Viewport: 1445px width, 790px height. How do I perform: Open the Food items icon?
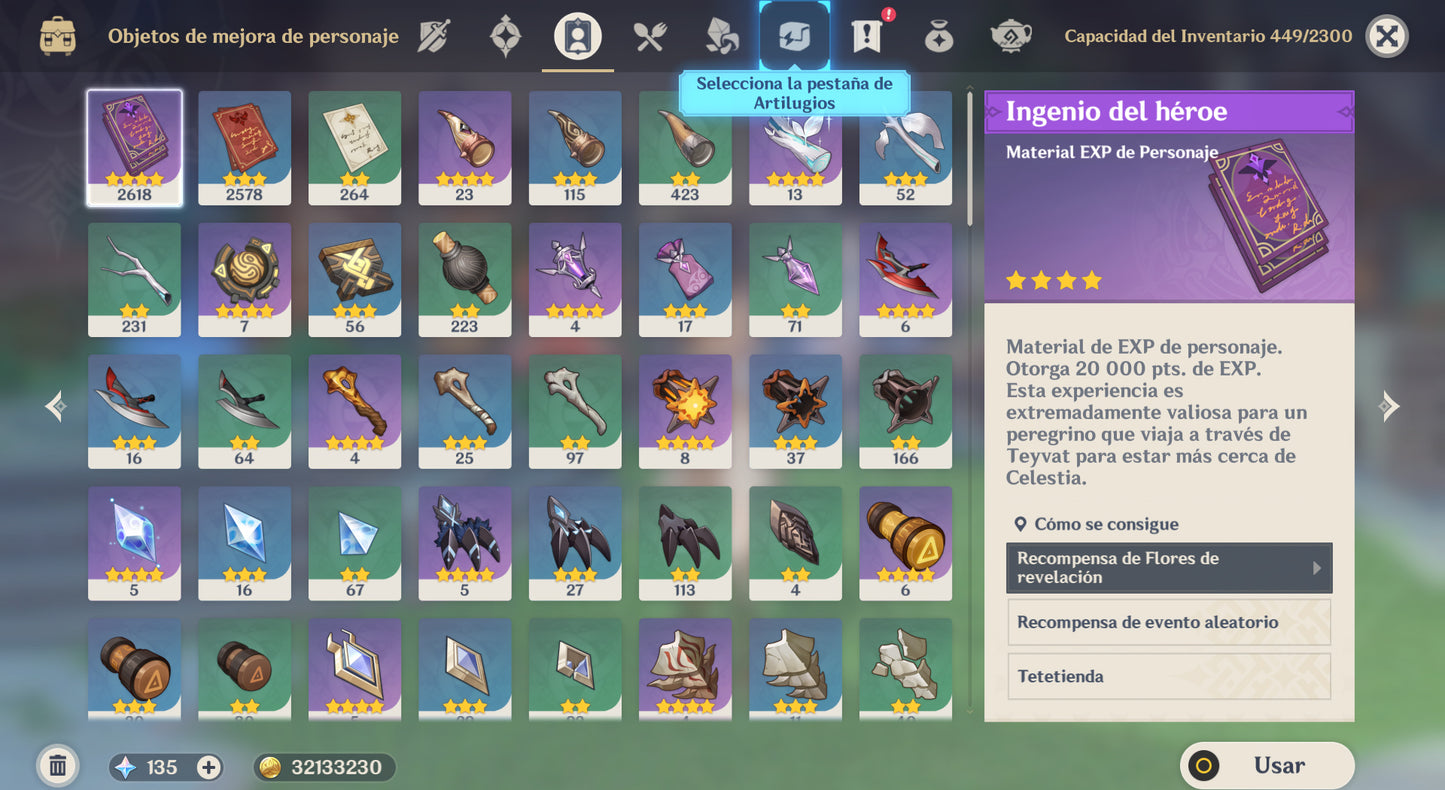649,35
